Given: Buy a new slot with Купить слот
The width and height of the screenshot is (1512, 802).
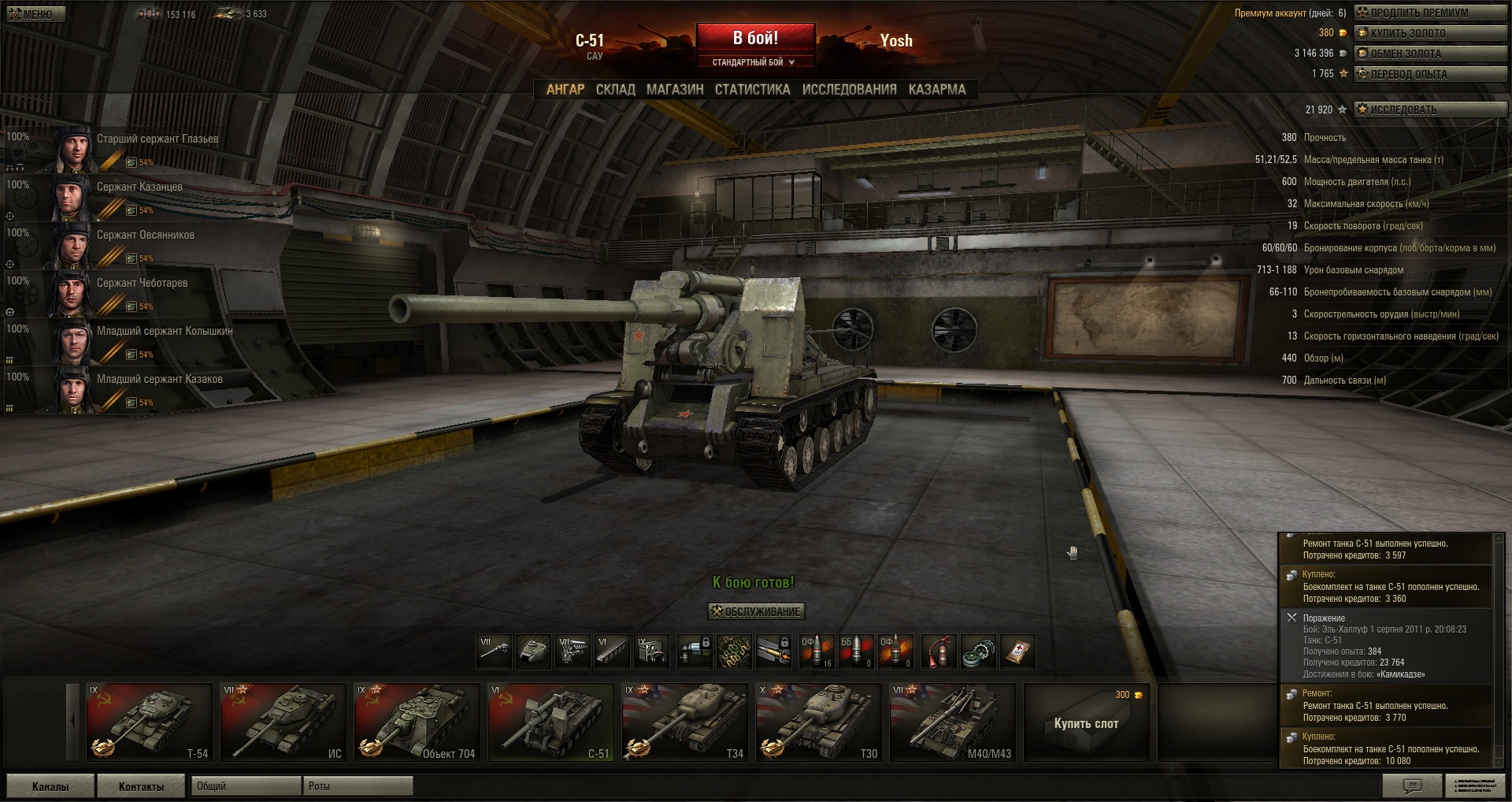Looking at the screenshot, I should click(1086, 722).
